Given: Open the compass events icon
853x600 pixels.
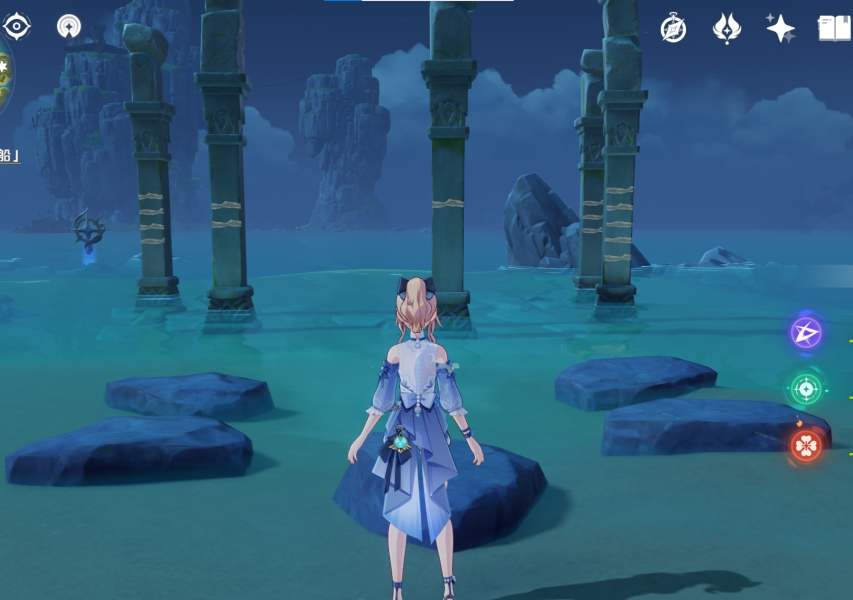Looking at the screenshot, I should 673,28.
